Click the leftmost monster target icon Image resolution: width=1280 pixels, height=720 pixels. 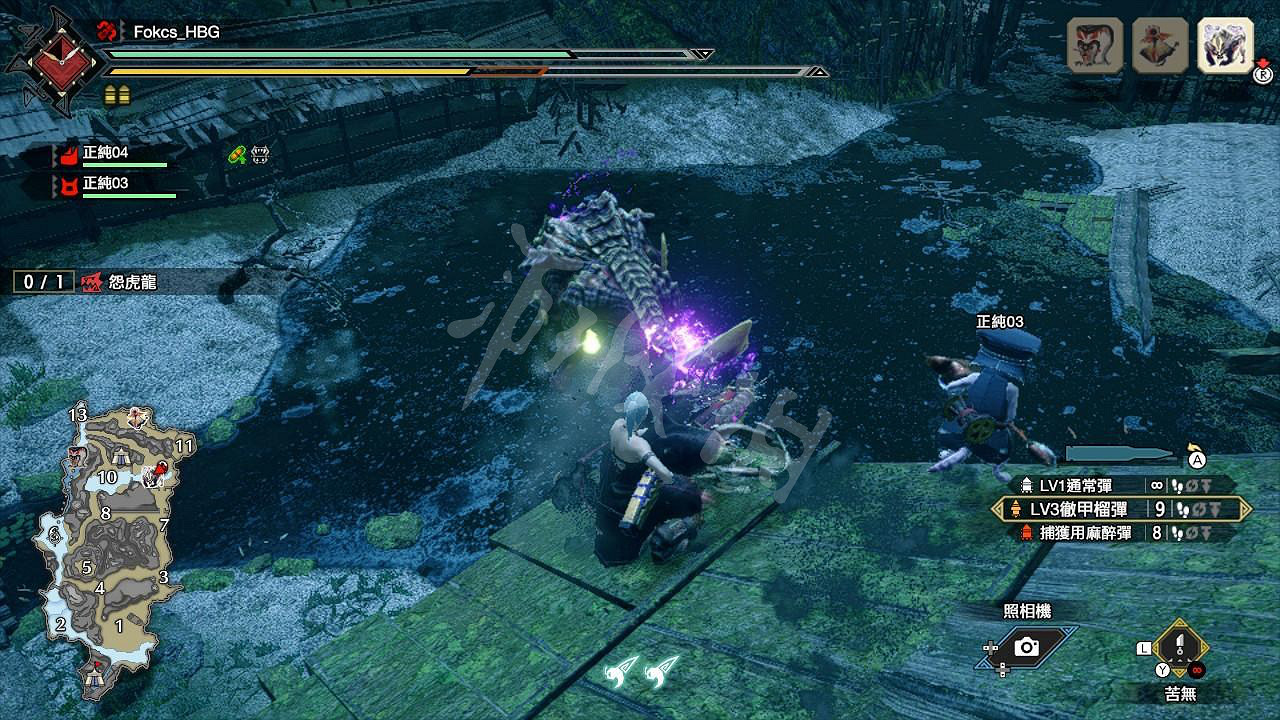1092,44
